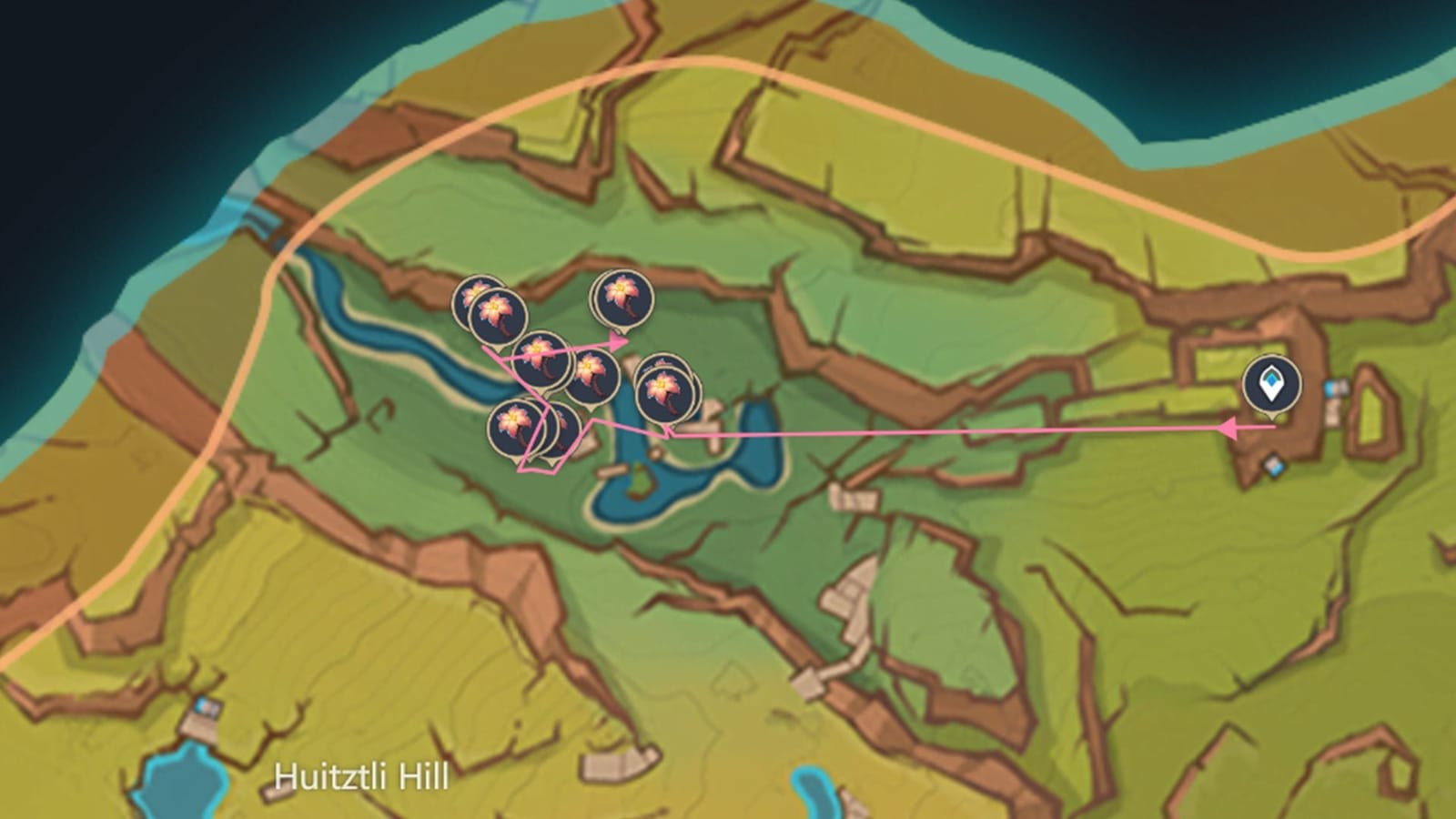Select the teleport waypoint on the eastern plateau

tap(1271, 383)
